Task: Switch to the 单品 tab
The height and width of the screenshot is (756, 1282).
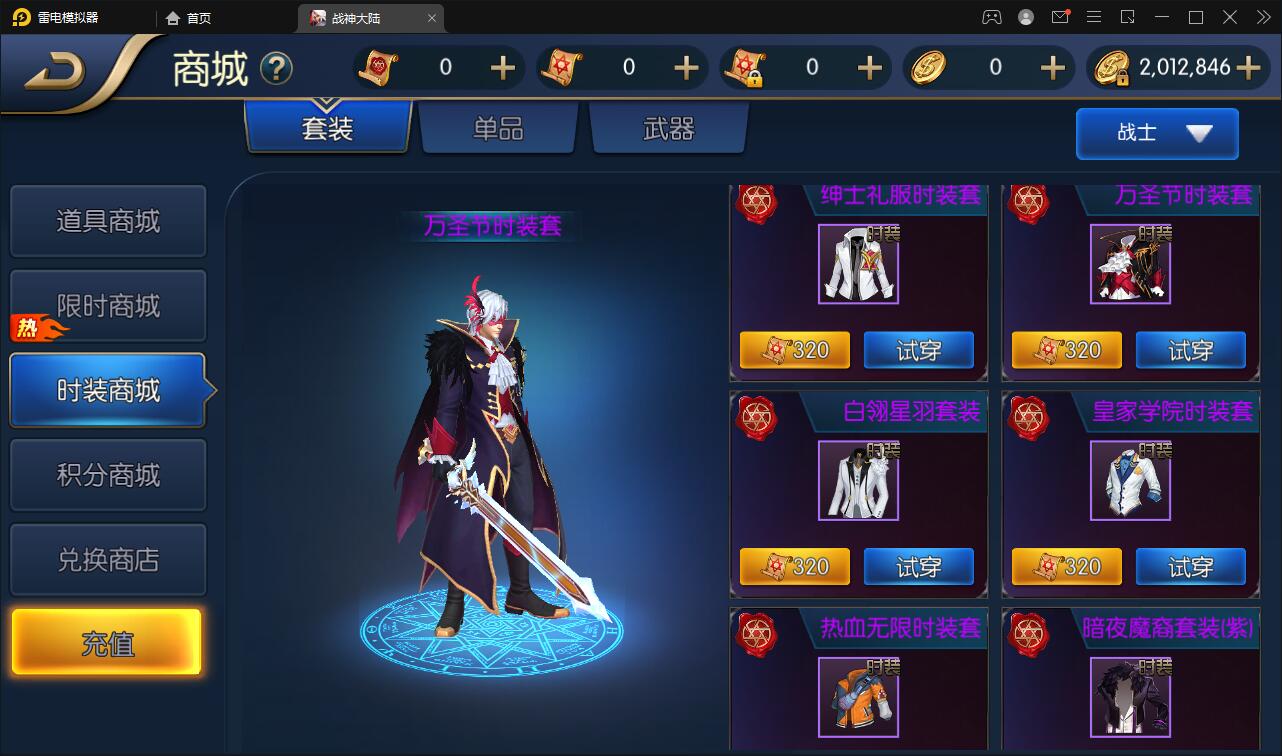Action: 497,128
